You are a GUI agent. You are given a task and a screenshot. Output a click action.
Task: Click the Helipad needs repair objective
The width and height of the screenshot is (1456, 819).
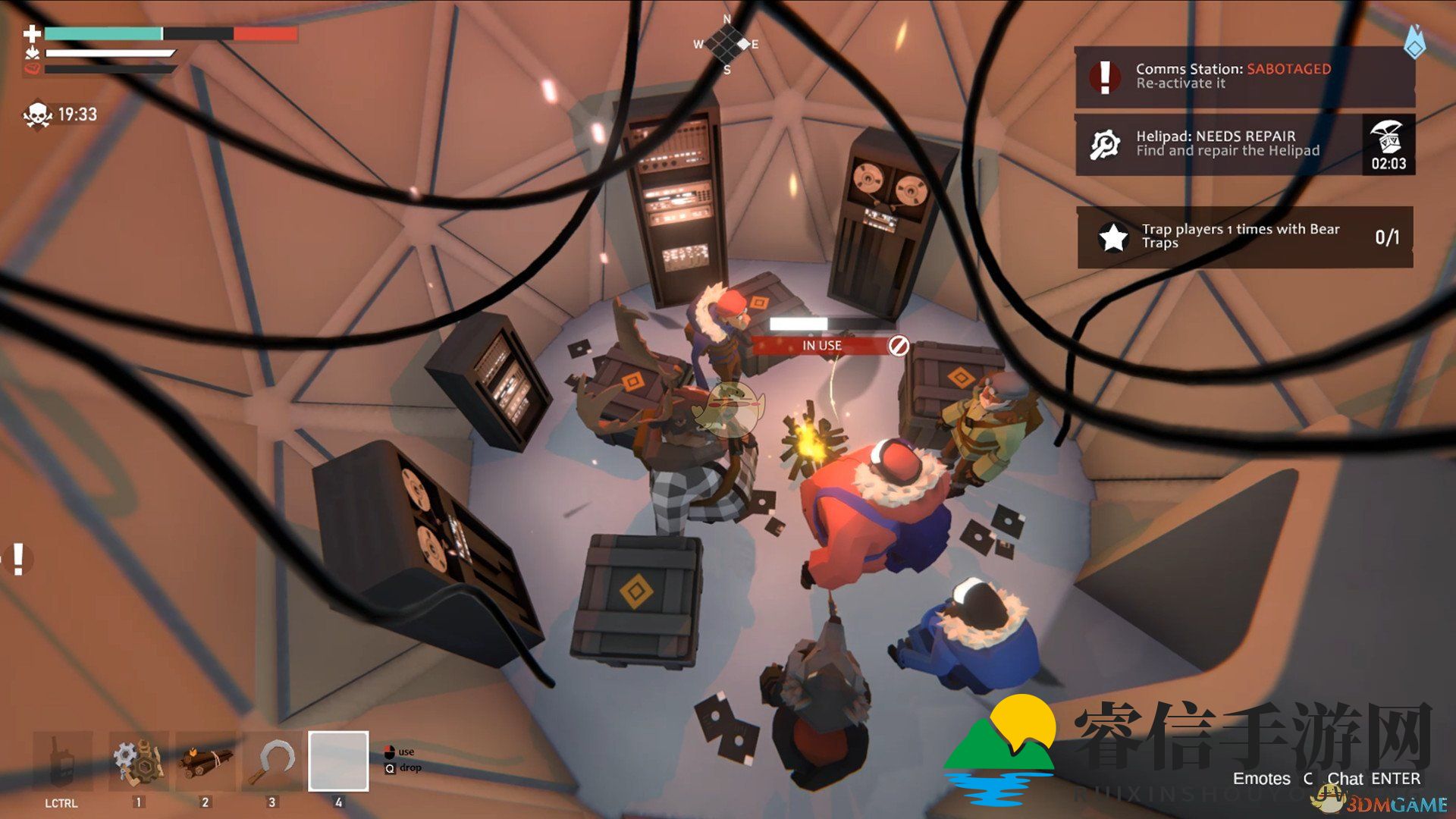coord(1218,144)
